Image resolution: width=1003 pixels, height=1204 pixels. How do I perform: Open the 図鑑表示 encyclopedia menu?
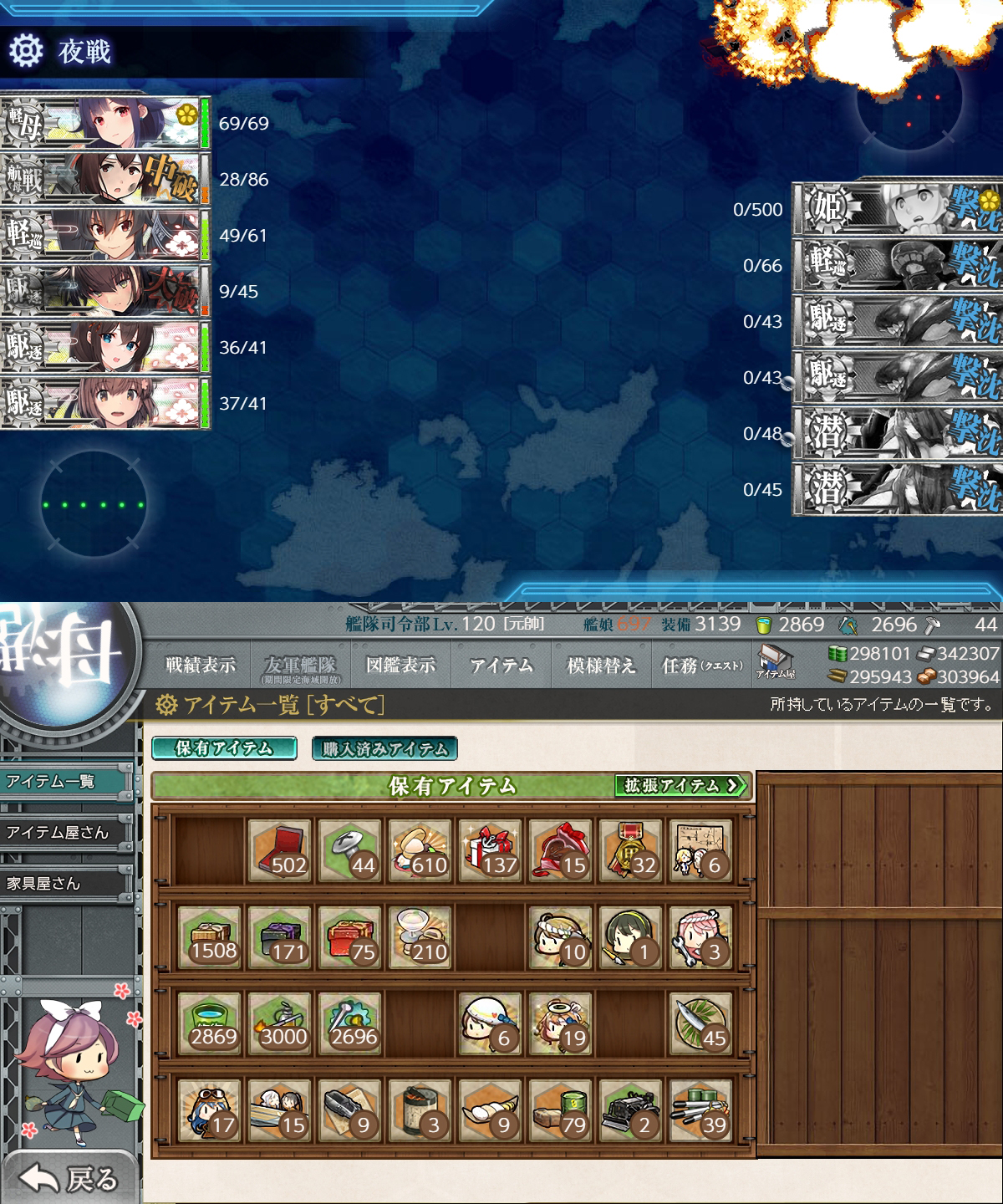[x=401, y=666]
